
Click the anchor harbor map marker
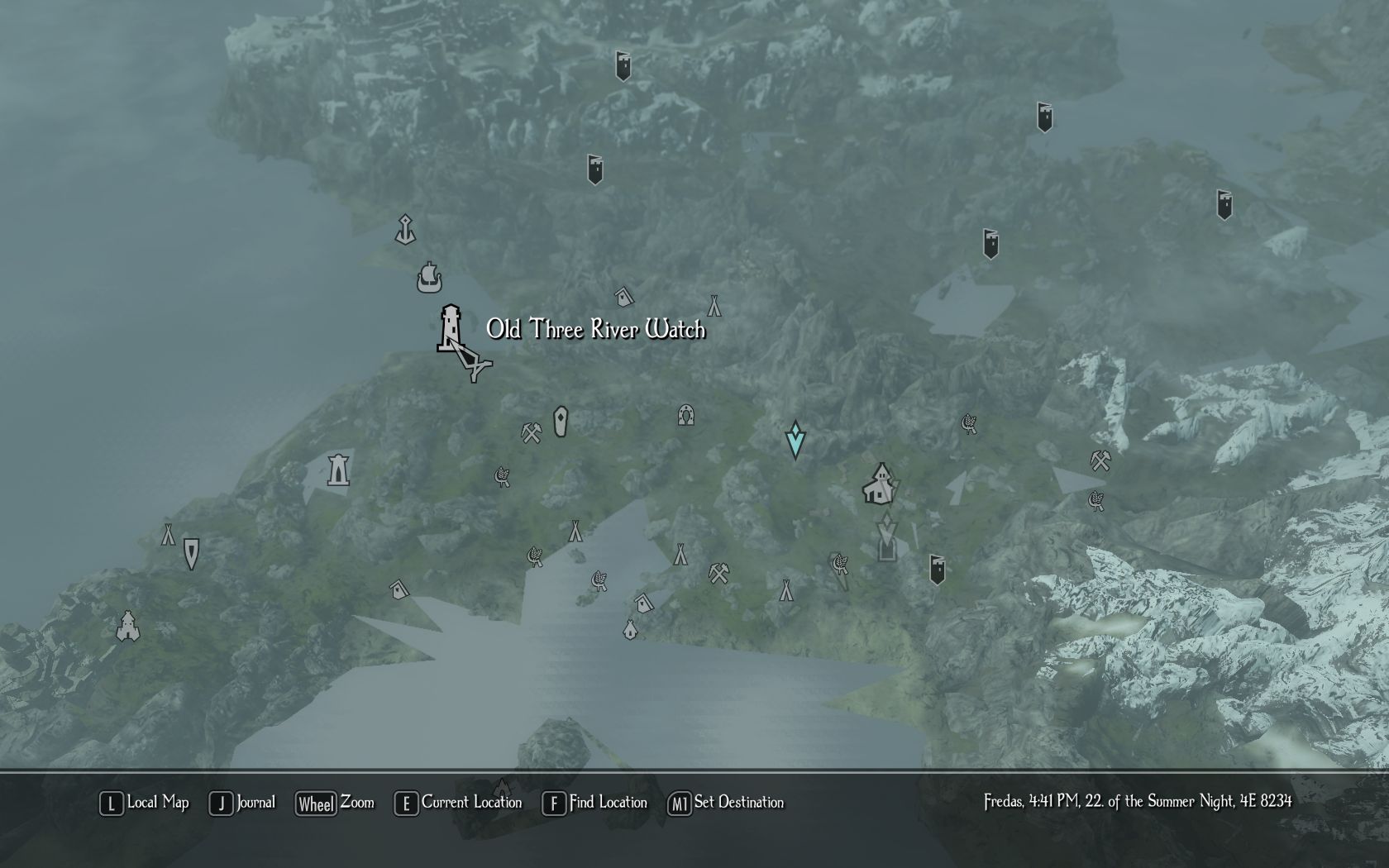click(404, 230)
